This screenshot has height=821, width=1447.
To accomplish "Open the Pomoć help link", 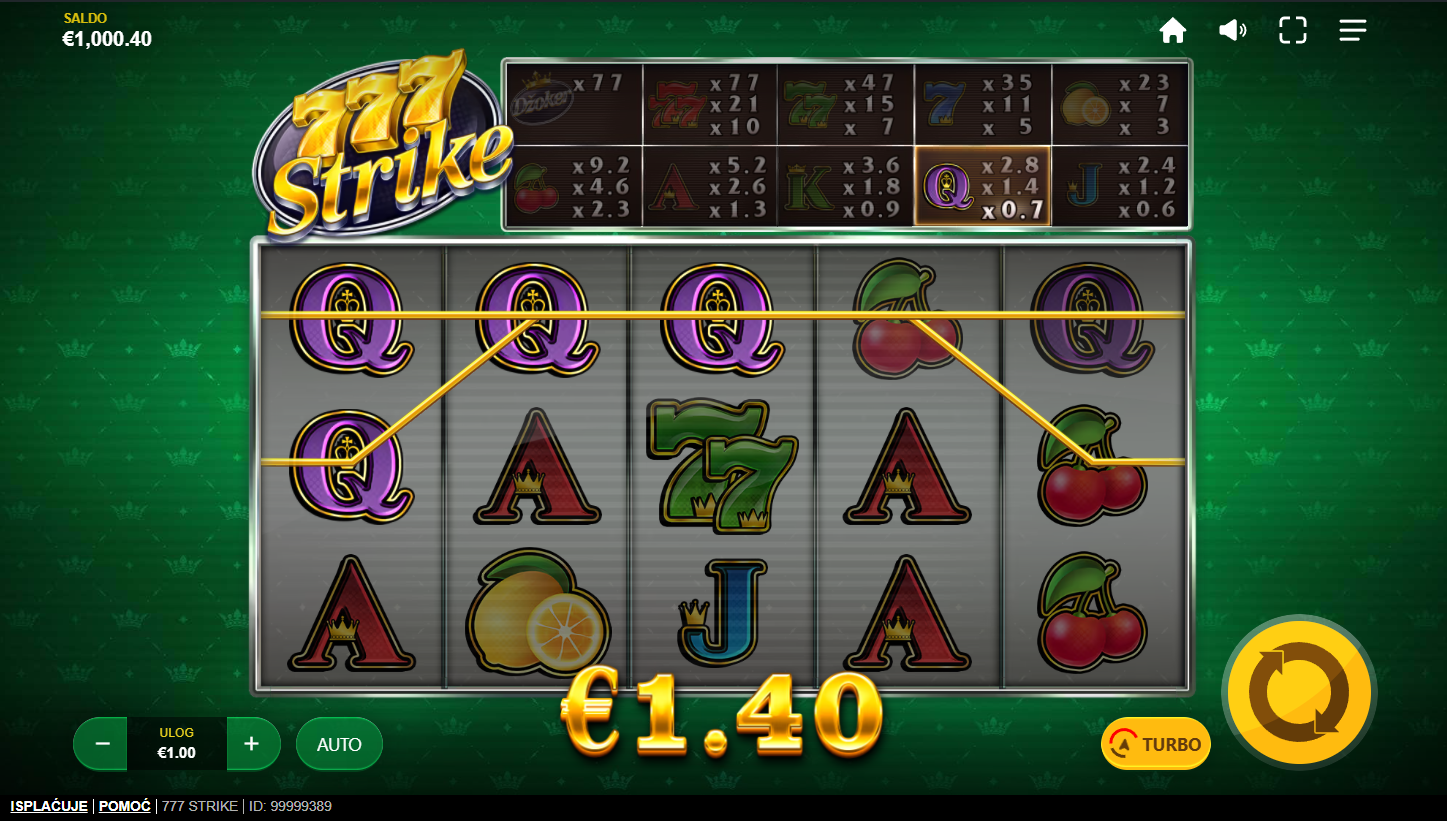I will click(125, 806).
